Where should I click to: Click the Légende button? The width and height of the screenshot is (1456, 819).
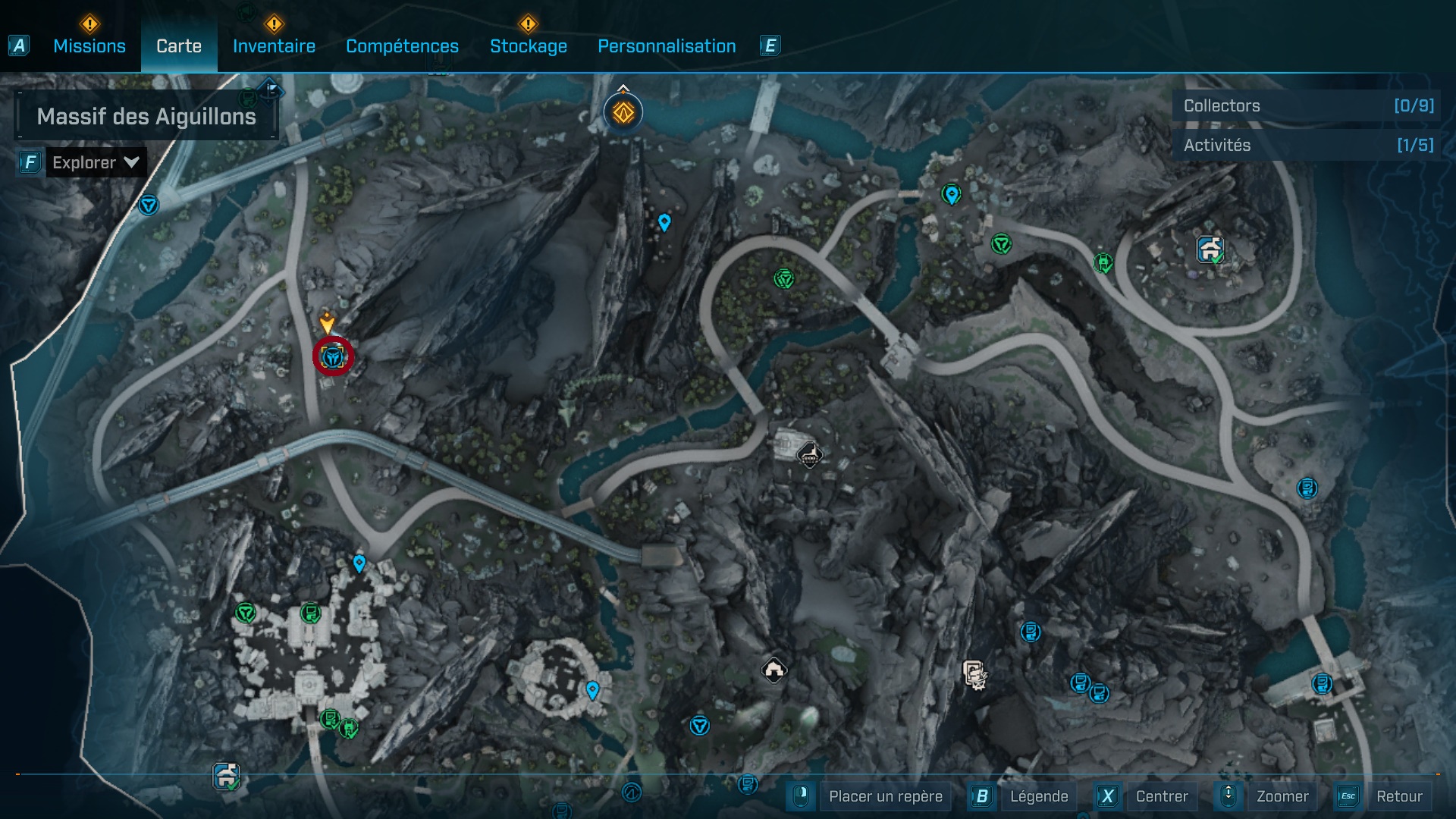click(1040, 796)
